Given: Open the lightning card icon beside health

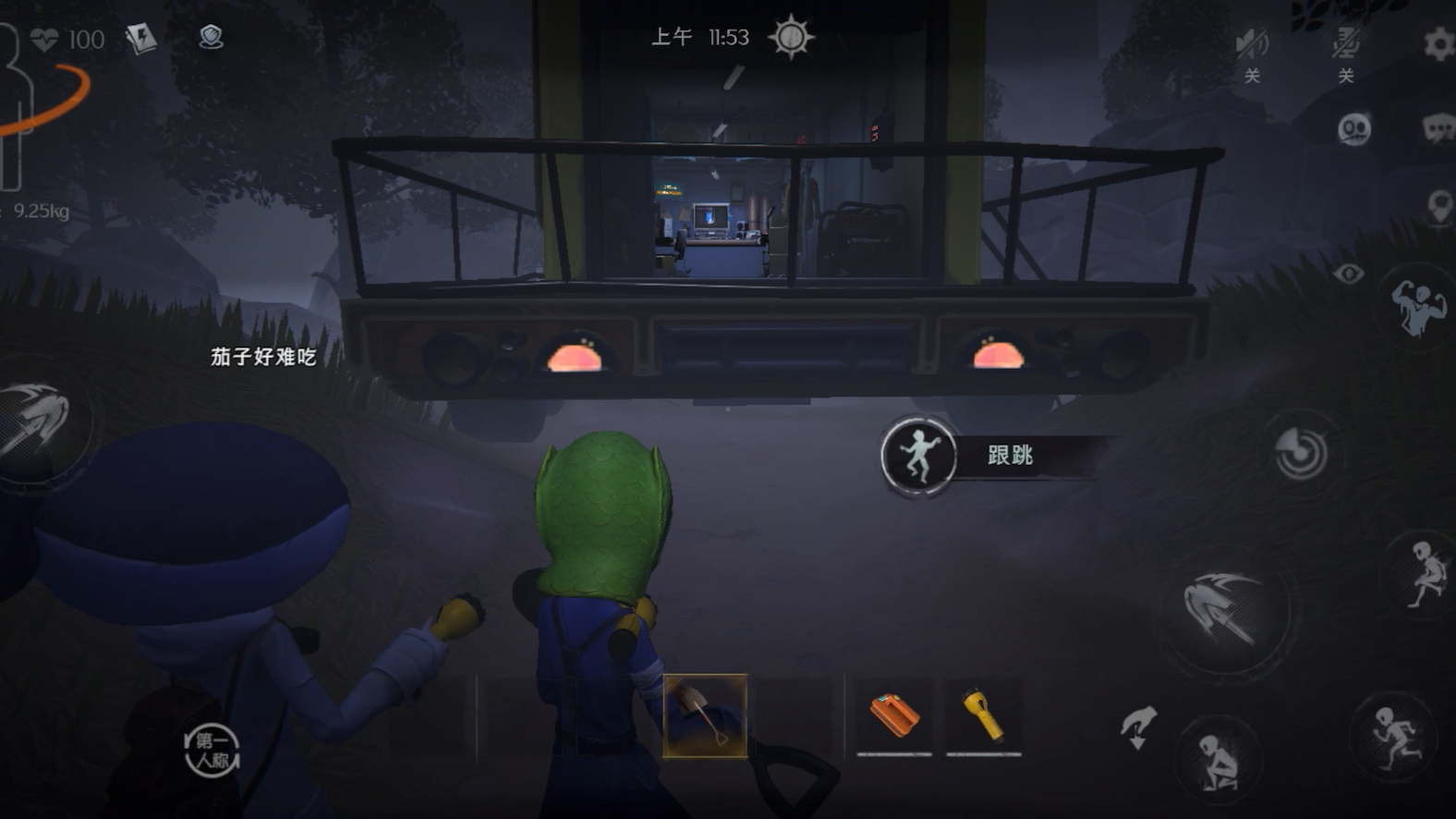Looking at the screenshot, I should pos(141,39).
